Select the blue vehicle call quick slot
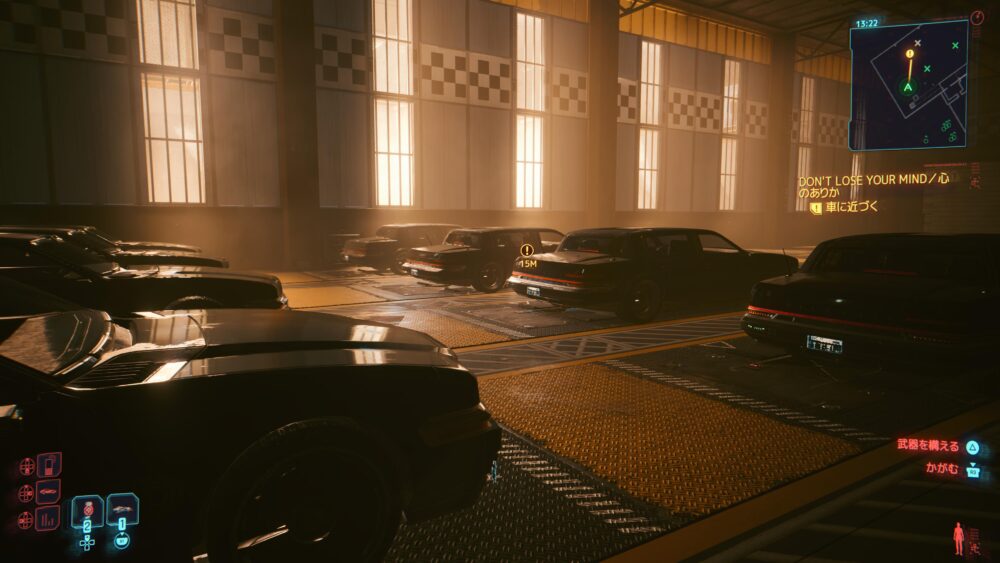 [x=122, y=510]
